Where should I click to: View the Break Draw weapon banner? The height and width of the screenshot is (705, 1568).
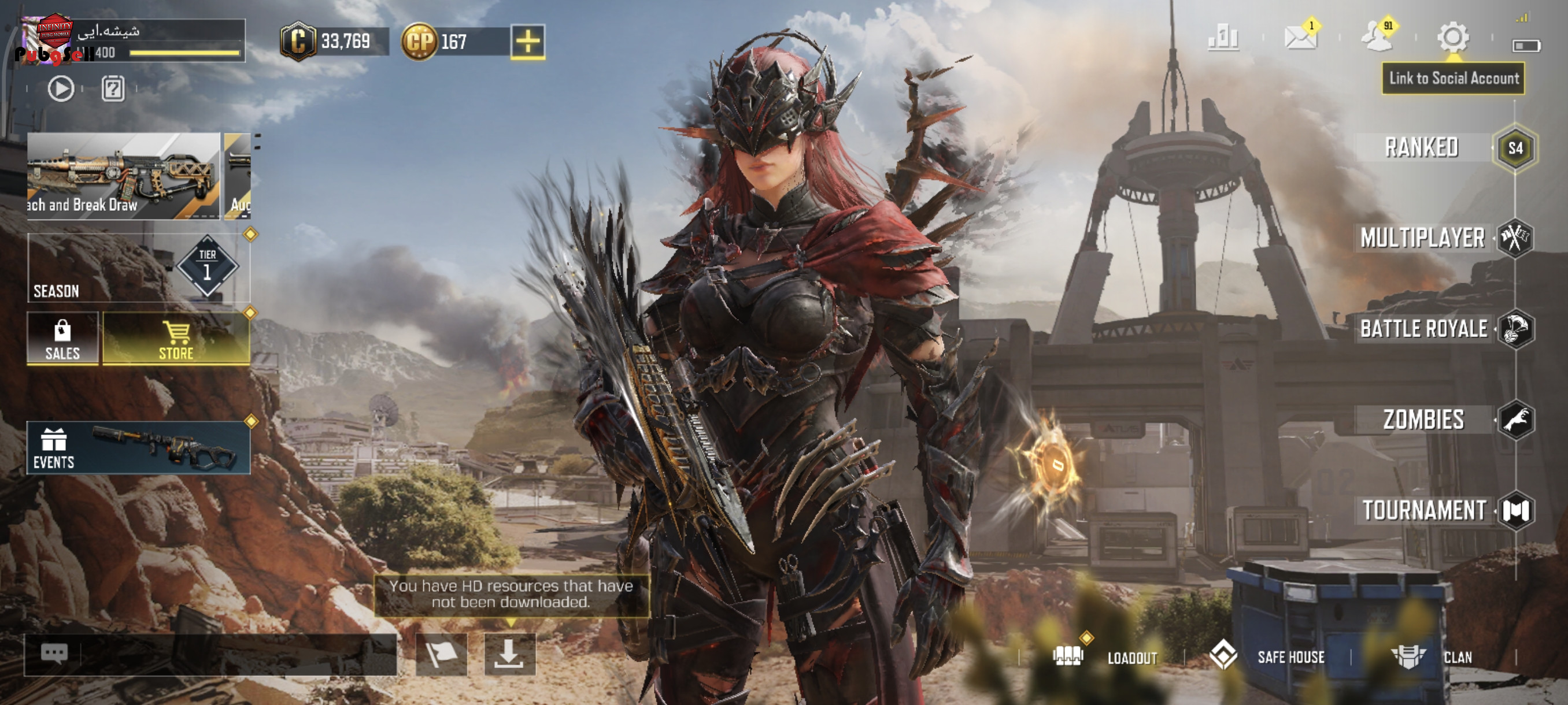(x=124, y=176)
